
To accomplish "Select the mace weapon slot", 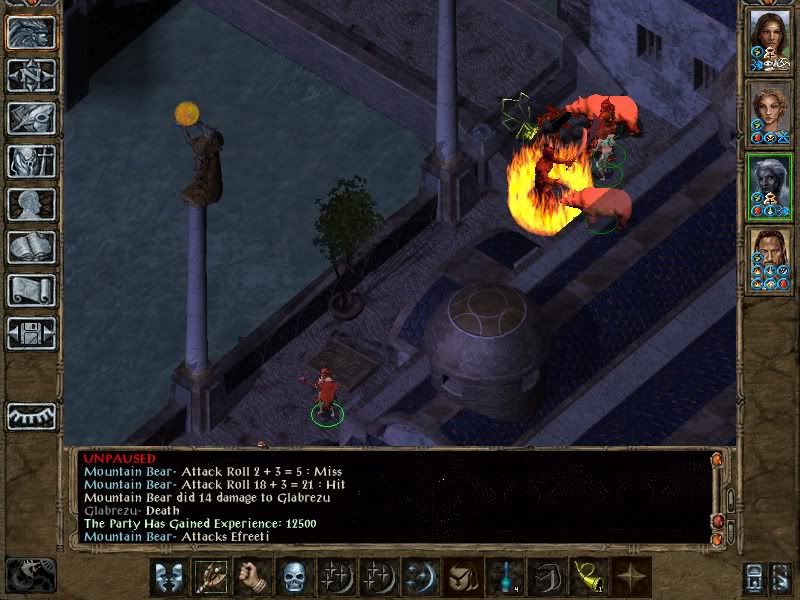I will 213,578.
